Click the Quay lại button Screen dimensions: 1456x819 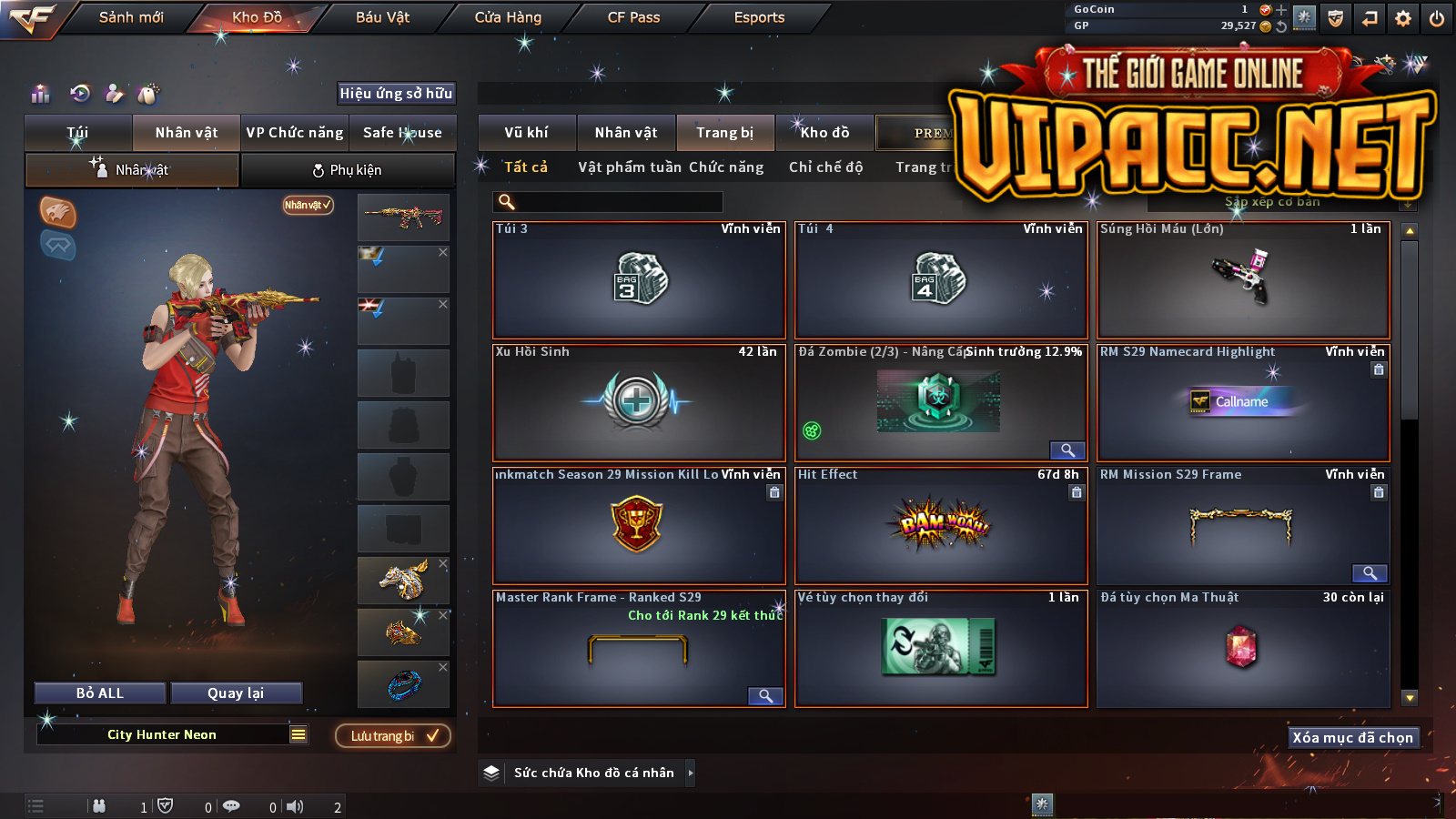click(x=236, y=693)
